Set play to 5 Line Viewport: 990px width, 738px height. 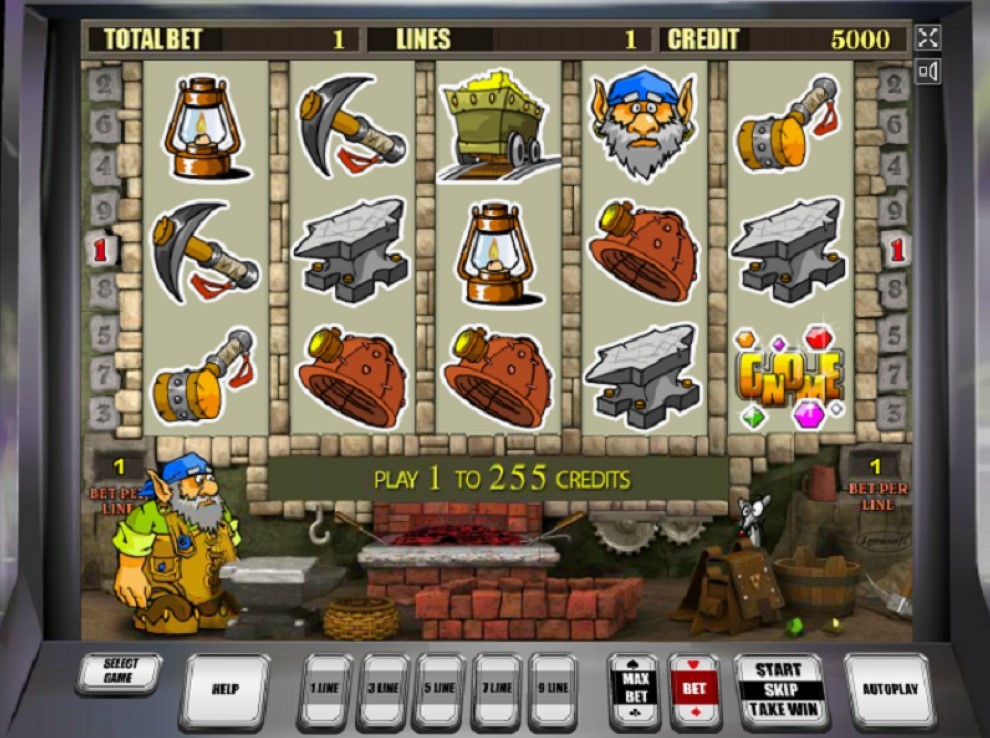point(440,689)
